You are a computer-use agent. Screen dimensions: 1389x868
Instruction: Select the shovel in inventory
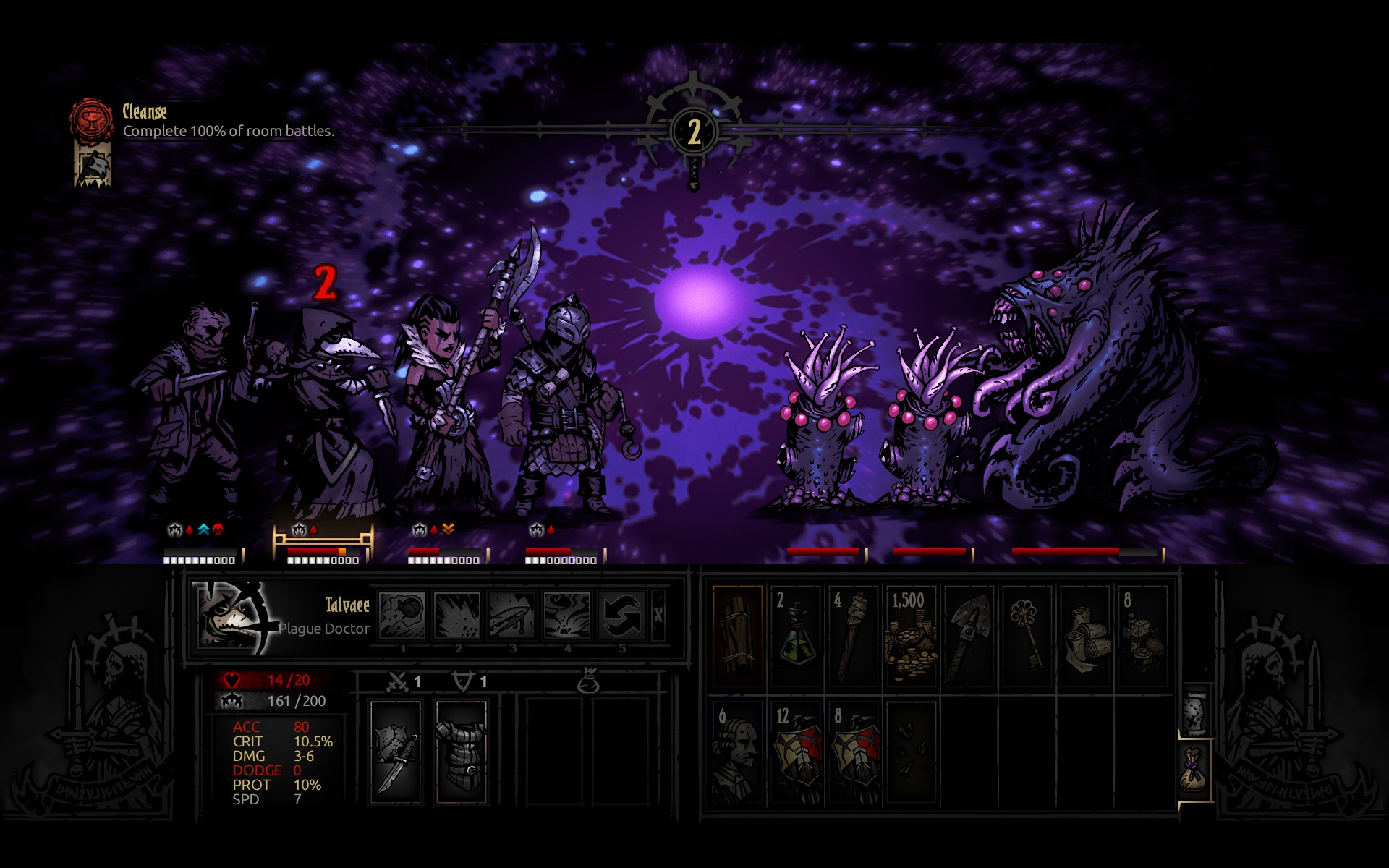click(x=969, y=636)
